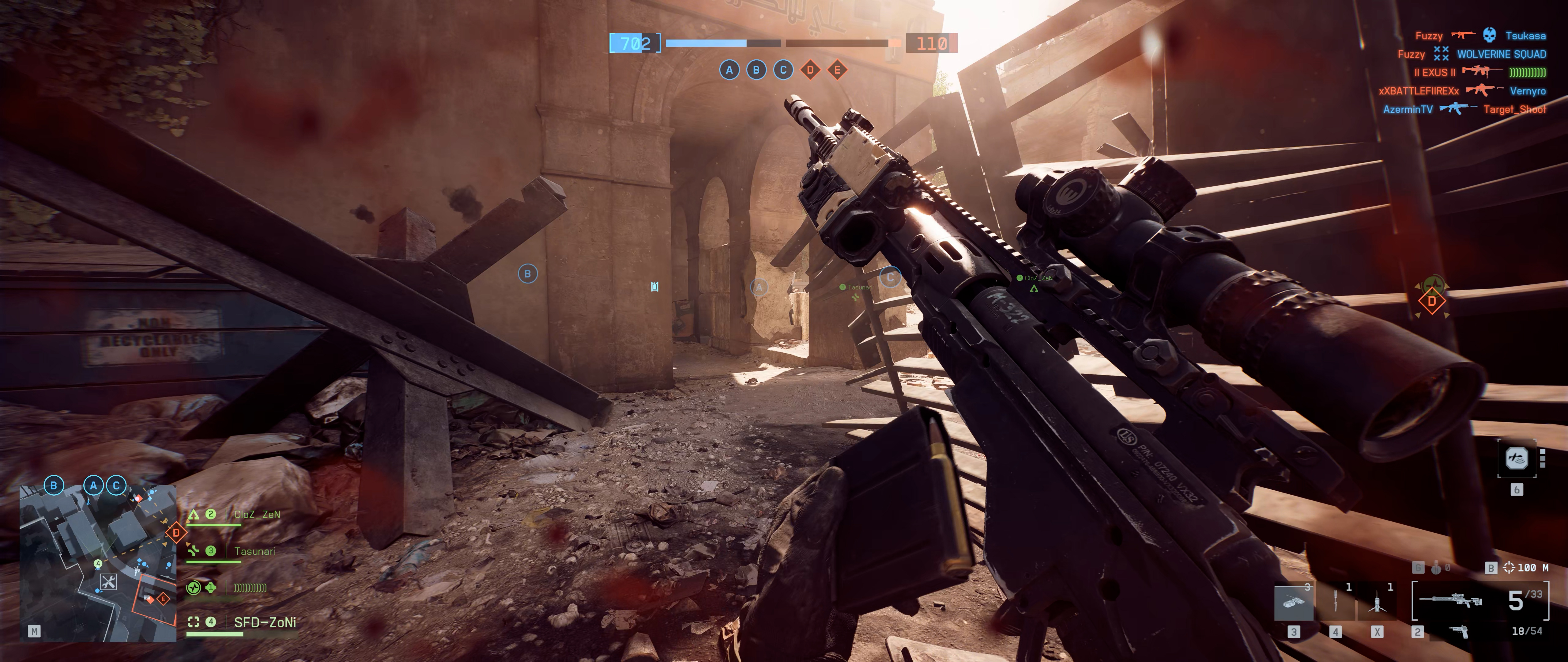
Task: Equip the highlighted gadget in slot 3
Action: click(1294, 602)
